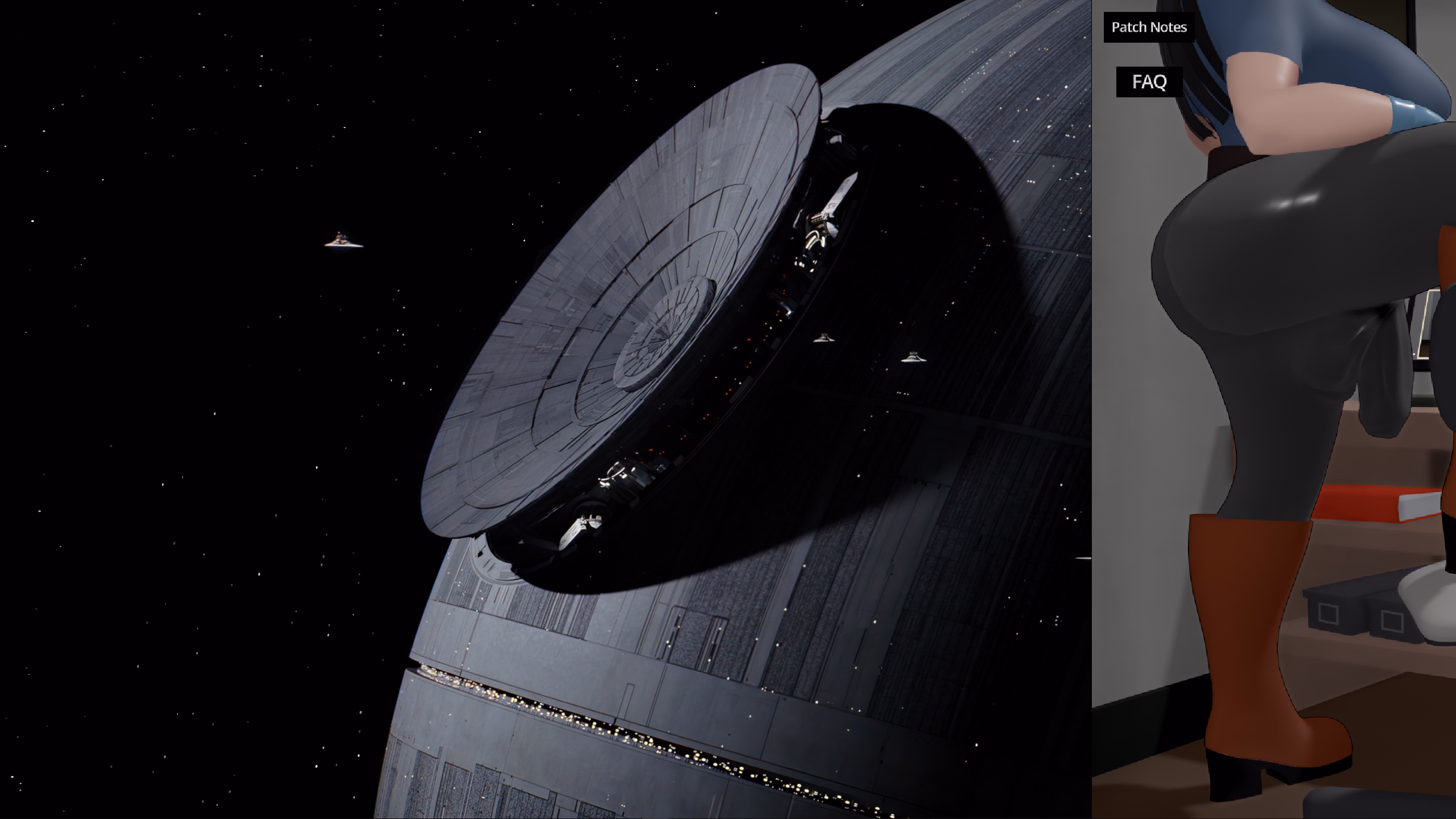The height and width of the screenshot is (819, 1456).
Task: Open the FAQ button
Action: coord(1149,82)
